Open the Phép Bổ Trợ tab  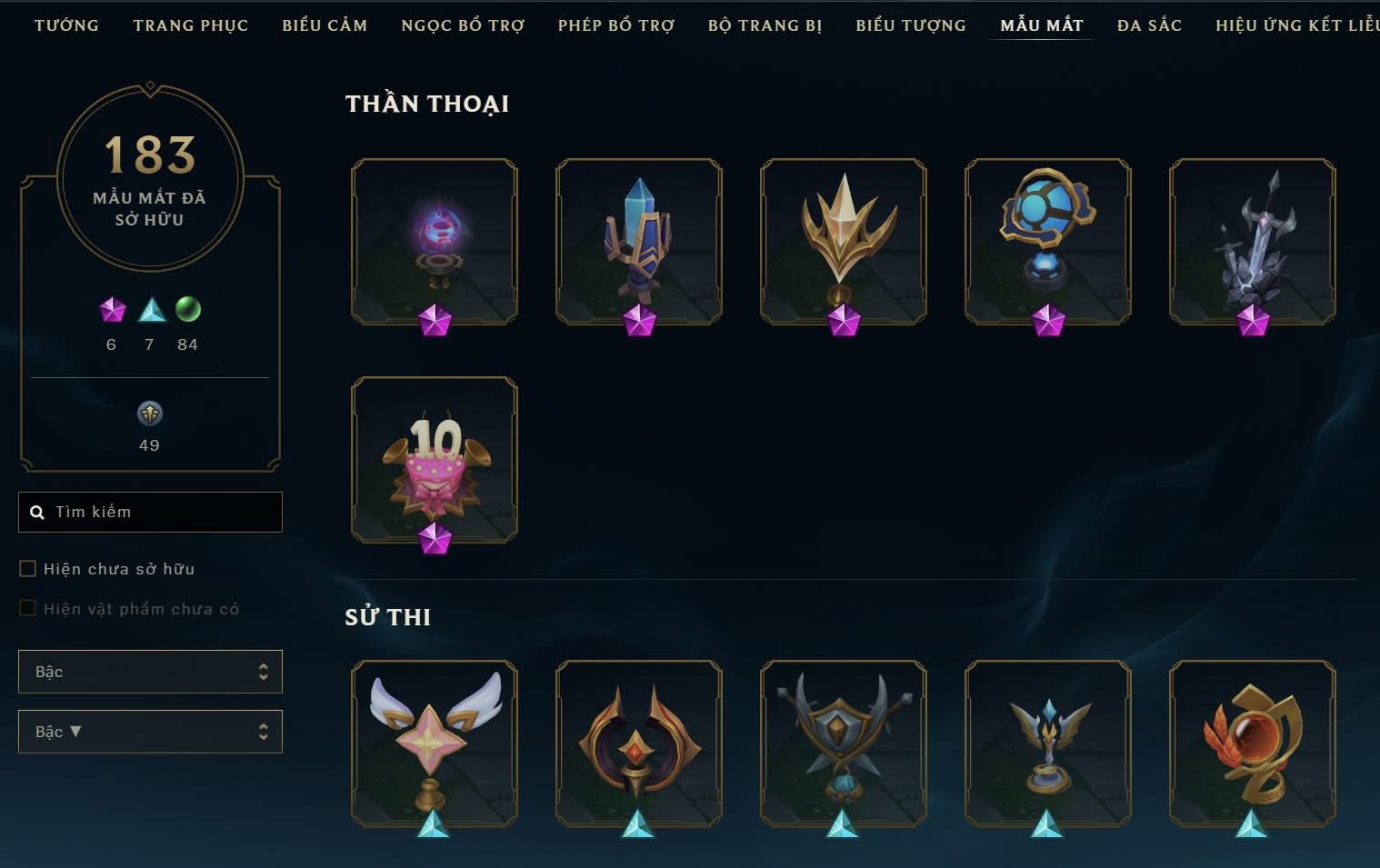(x=615, y=25)
